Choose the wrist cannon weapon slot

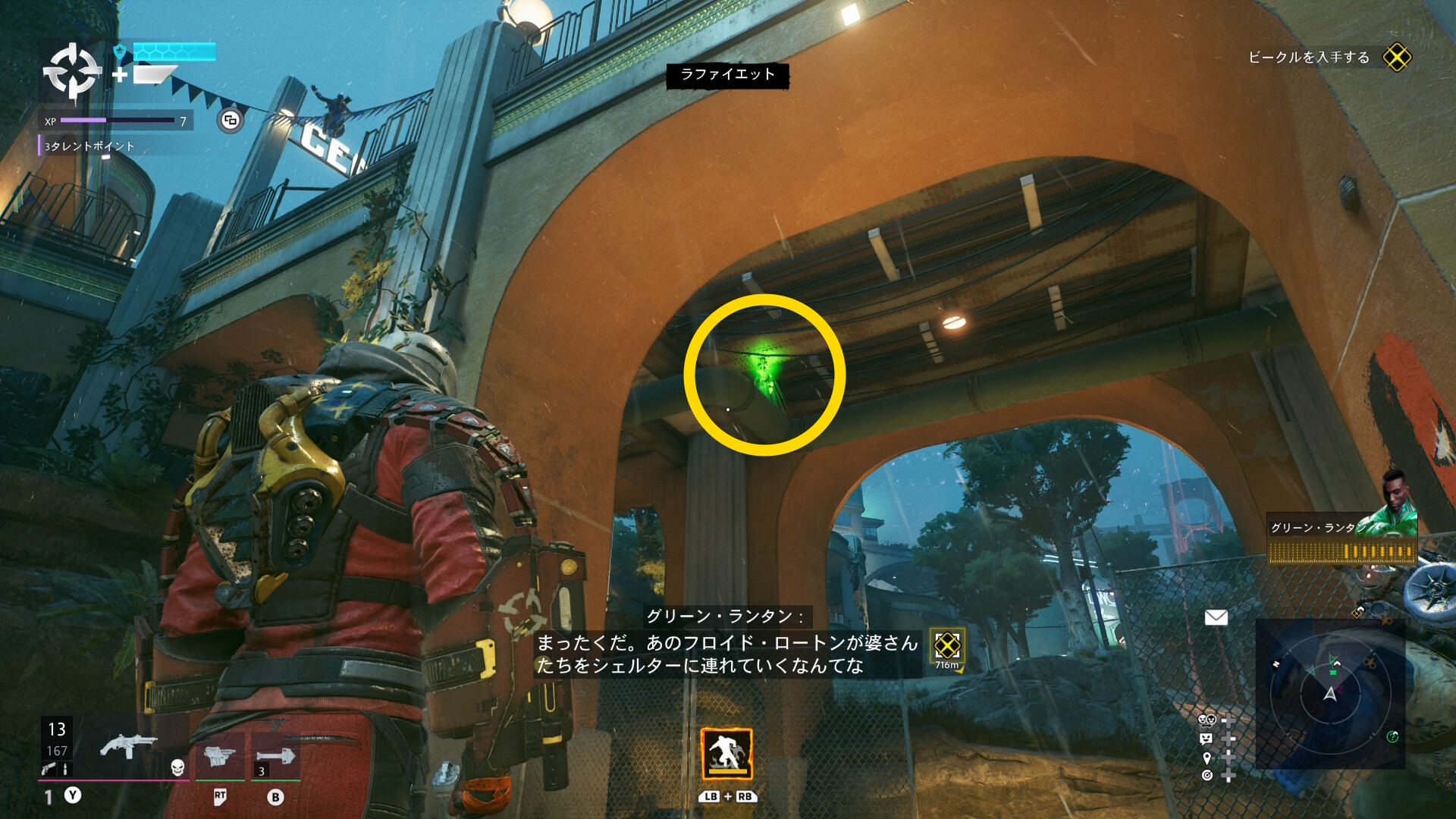point(219,755)
